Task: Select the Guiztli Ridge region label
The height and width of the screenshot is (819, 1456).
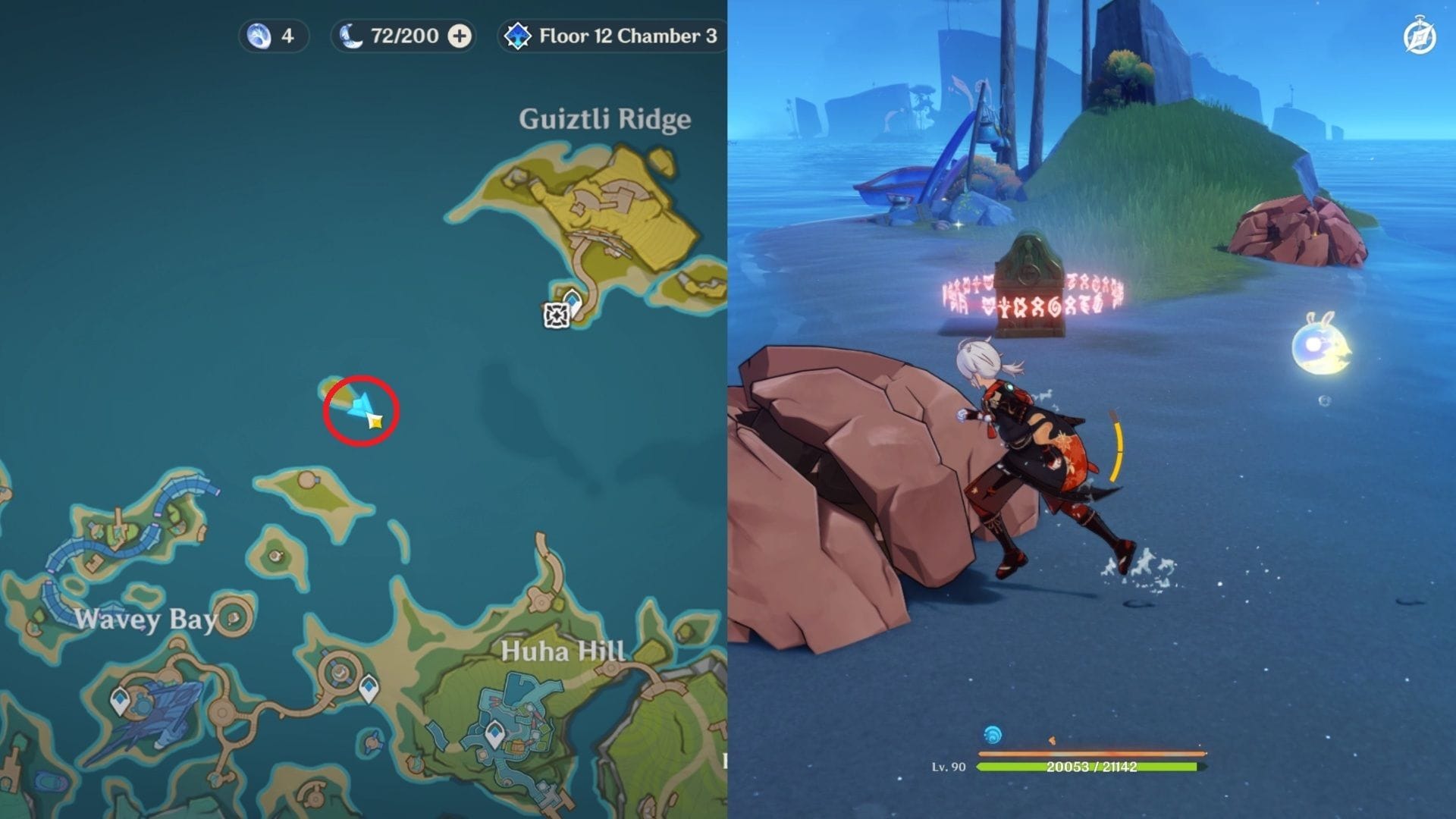Action: pyautogui.click(x=604, y=118)
